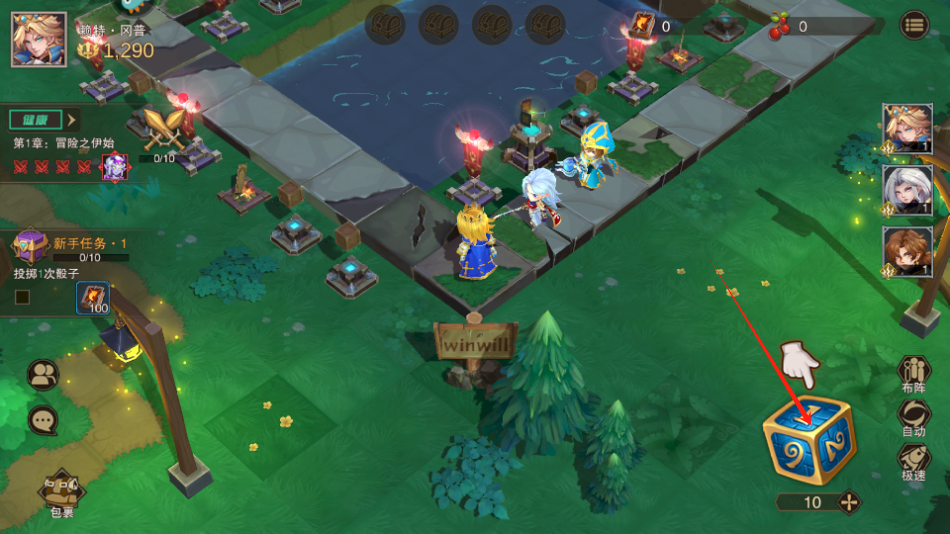Screen dimensions: 950x534
Task: Open the 布阵 formation screen
Action: [x=913, y=373]
